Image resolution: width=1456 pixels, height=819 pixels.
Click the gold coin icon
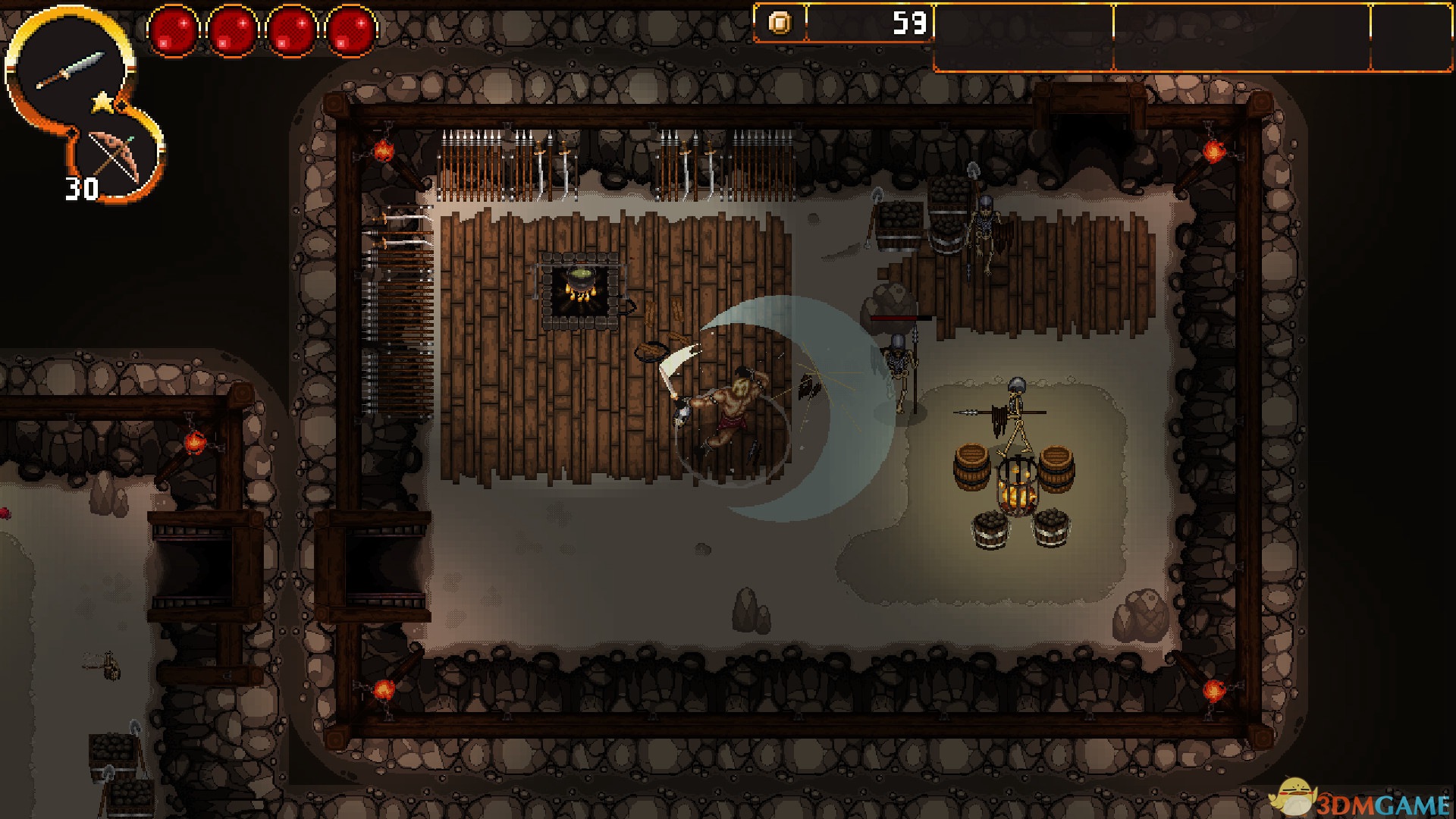coord(780,24)
